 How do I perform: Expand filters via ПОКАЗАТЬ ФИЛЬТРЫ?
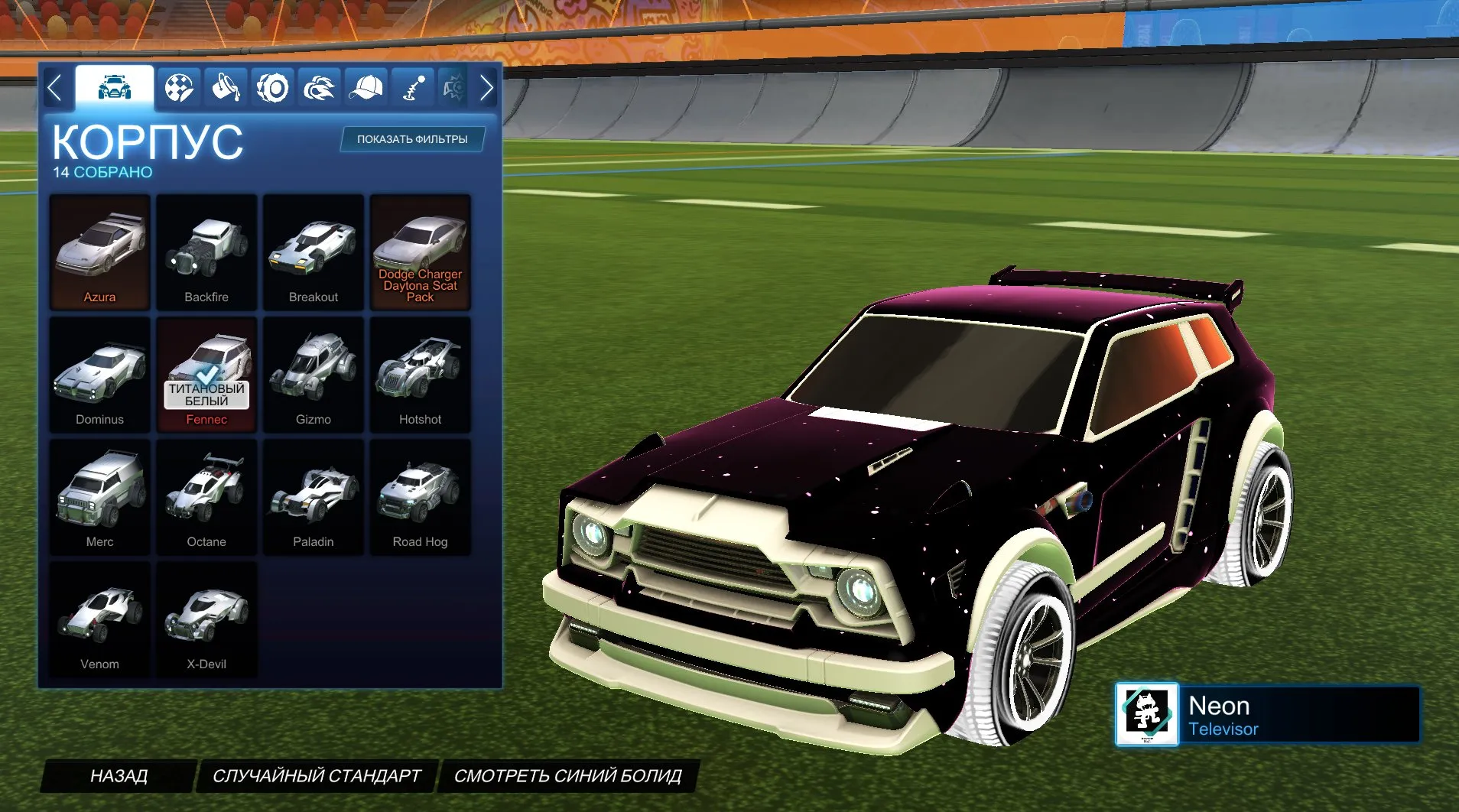click(x=413, y=139)
